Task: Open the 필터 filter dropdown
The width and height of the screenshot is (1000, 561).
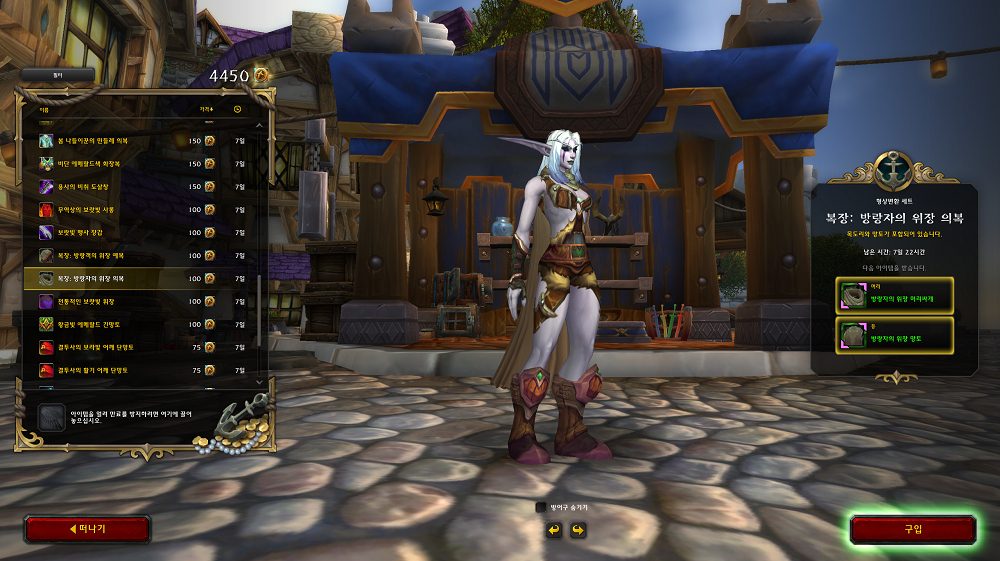Action: (58, 74)
